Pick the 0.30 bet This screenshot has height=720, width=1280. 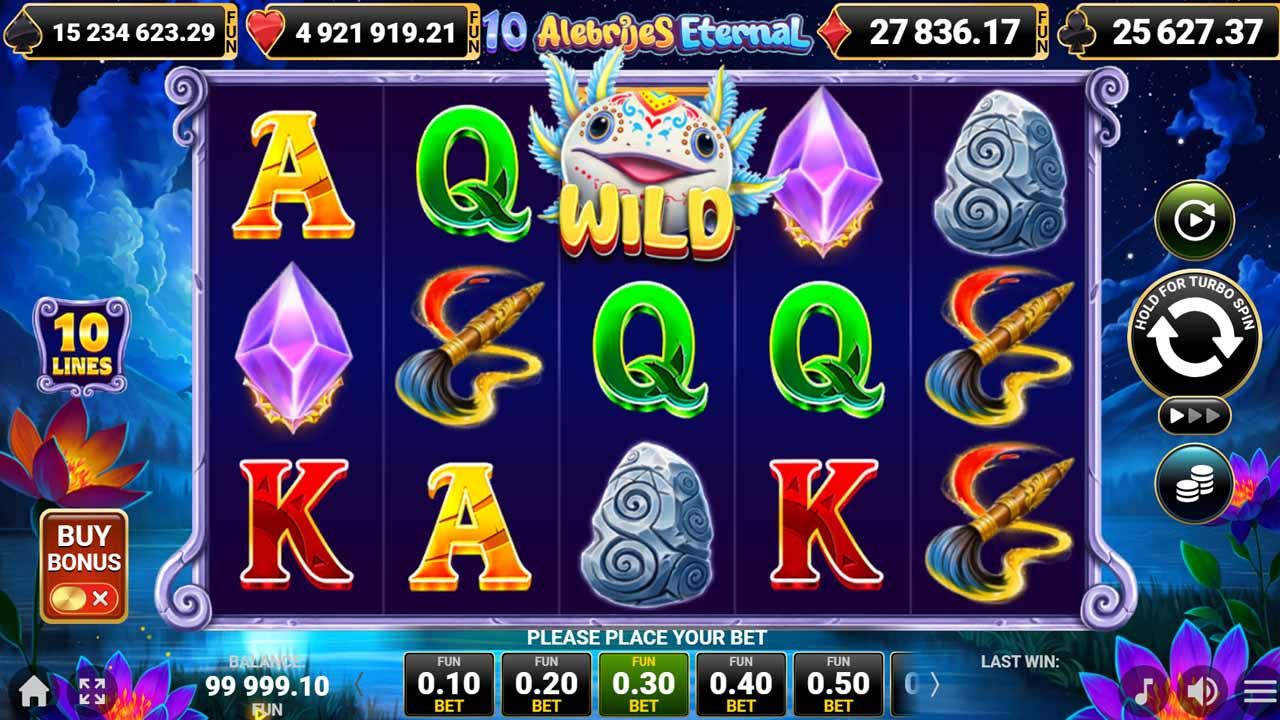643,684
